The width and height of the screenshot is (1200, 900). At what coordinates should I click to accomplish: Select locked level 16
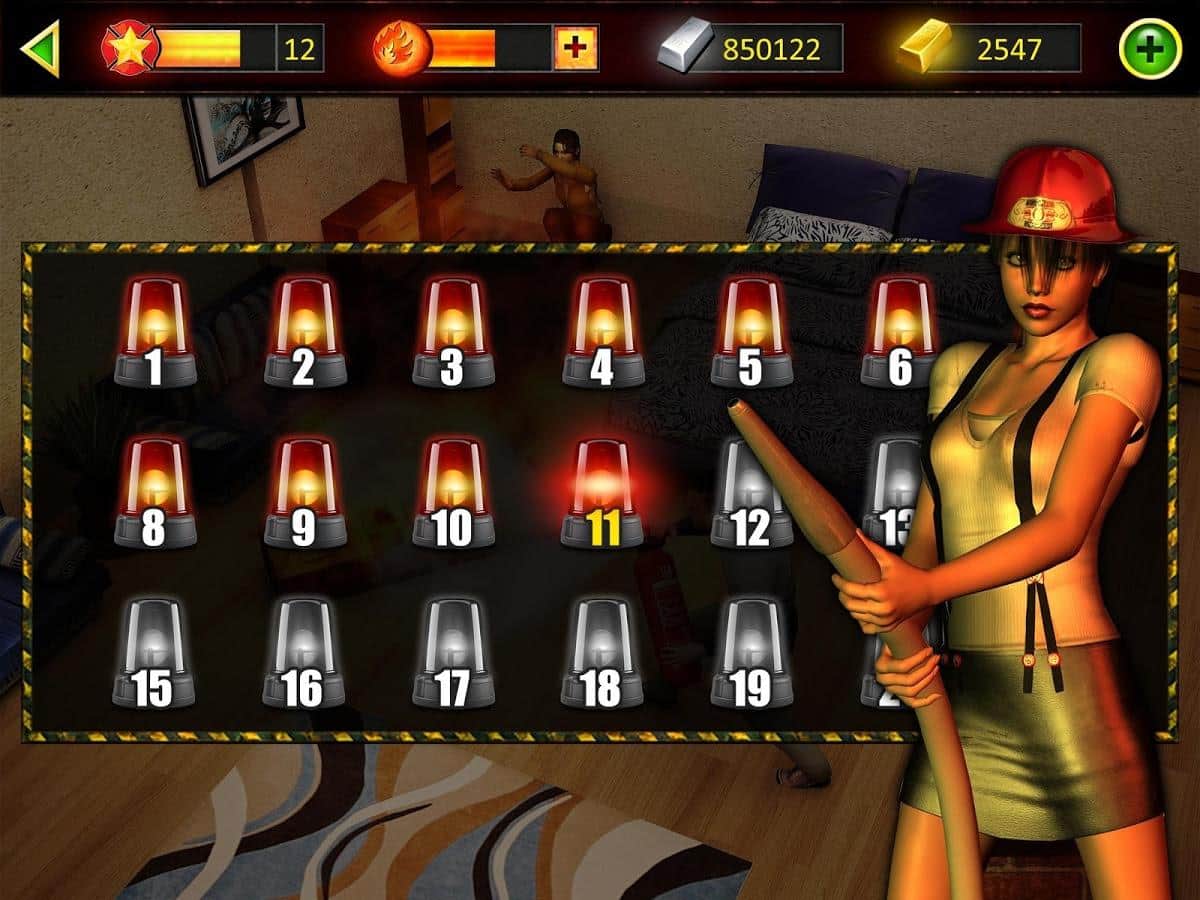click(x=303, y=653)
